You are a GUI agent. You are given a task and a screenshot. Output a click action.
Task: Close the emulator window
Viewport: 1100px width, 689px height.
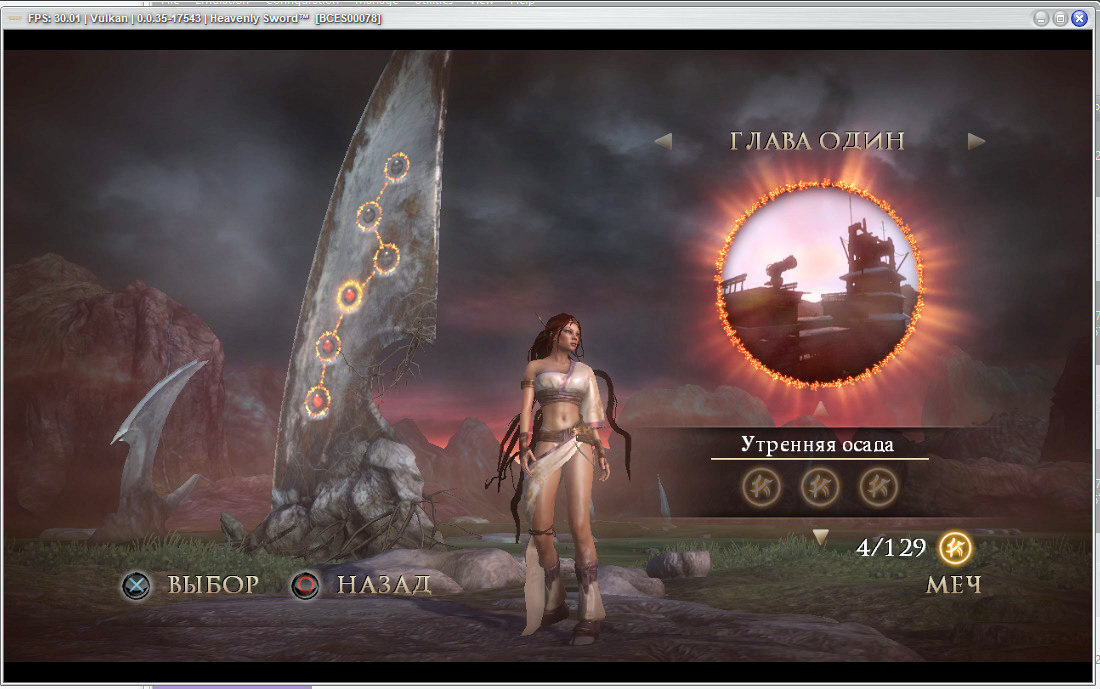(1079, 18)
